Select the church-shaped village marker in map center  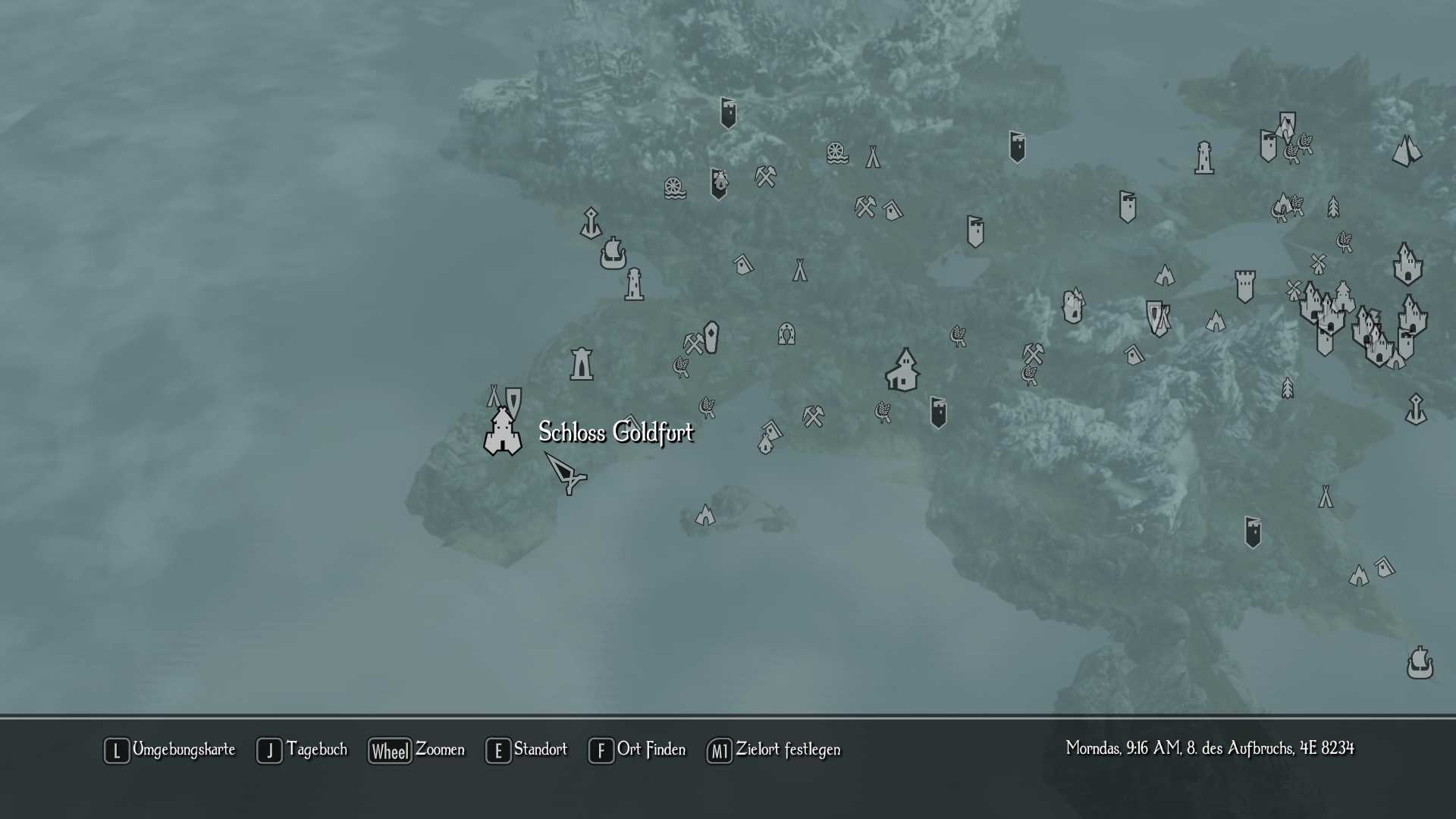pyautogui.click(x=902, y=370)
